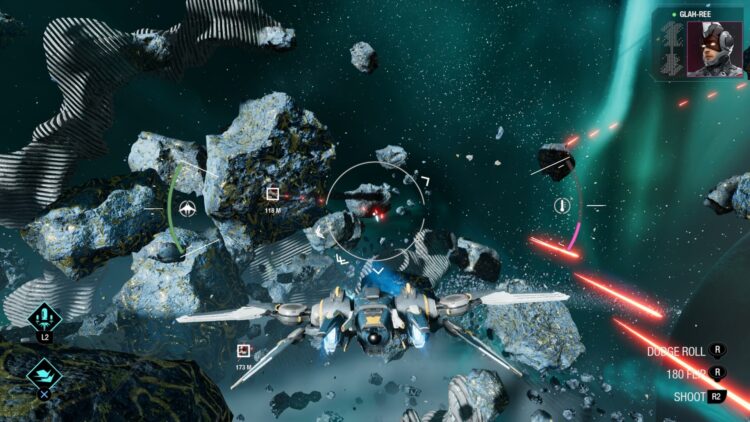
Task: Select the target marker reading 173 M
Action: coord(243,351)
